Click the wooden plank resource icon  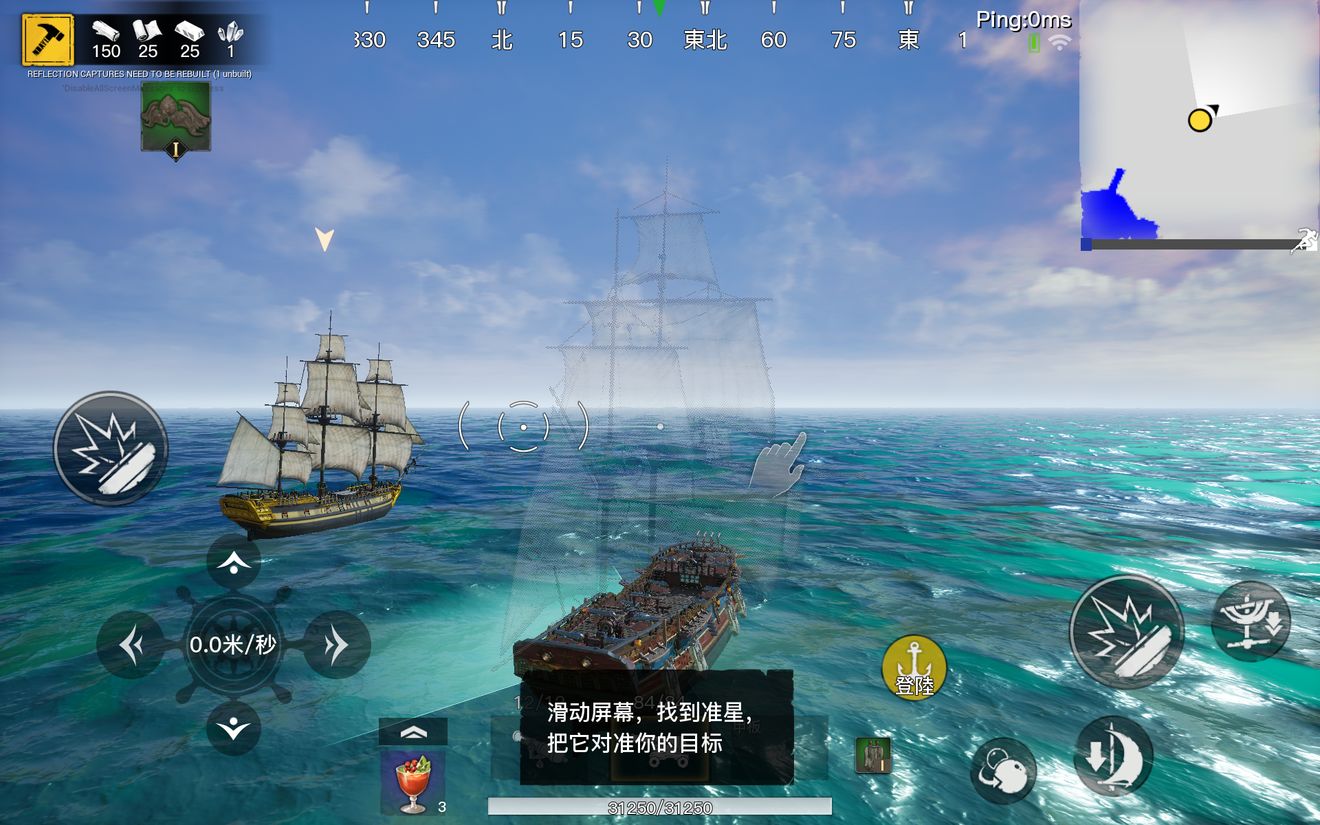click(107, 32)
